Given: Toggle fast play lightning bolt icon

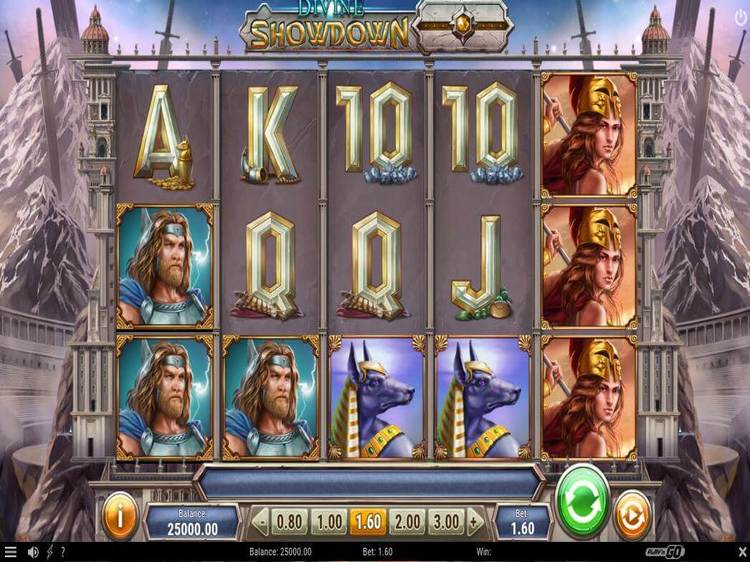Looking at the screenshot, I should tap(49, 552).
